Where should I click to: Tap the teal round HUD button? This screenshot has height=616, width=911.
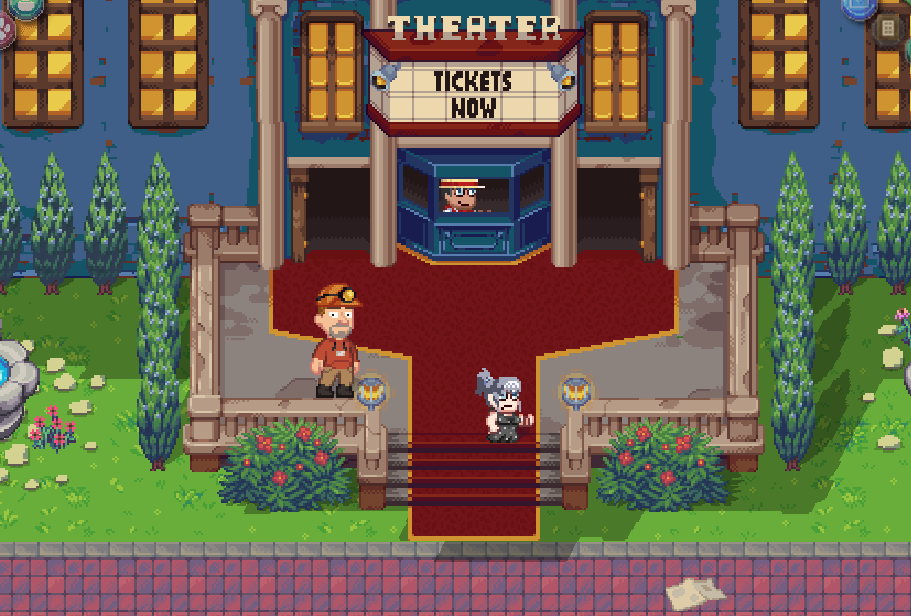25,6
